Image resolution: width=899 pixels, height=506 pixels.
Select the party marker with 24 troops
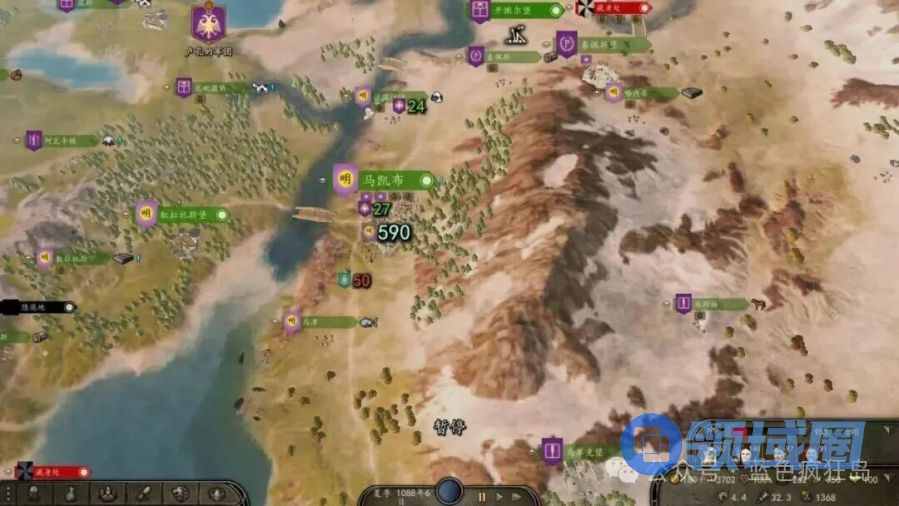408,106
